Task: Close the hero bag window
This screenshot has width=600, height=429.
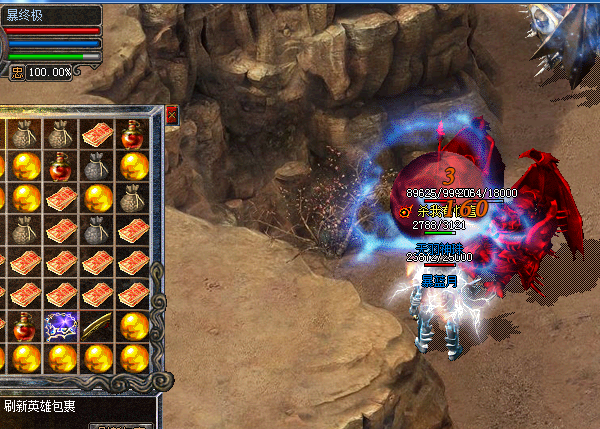Action: coord(171,115)
